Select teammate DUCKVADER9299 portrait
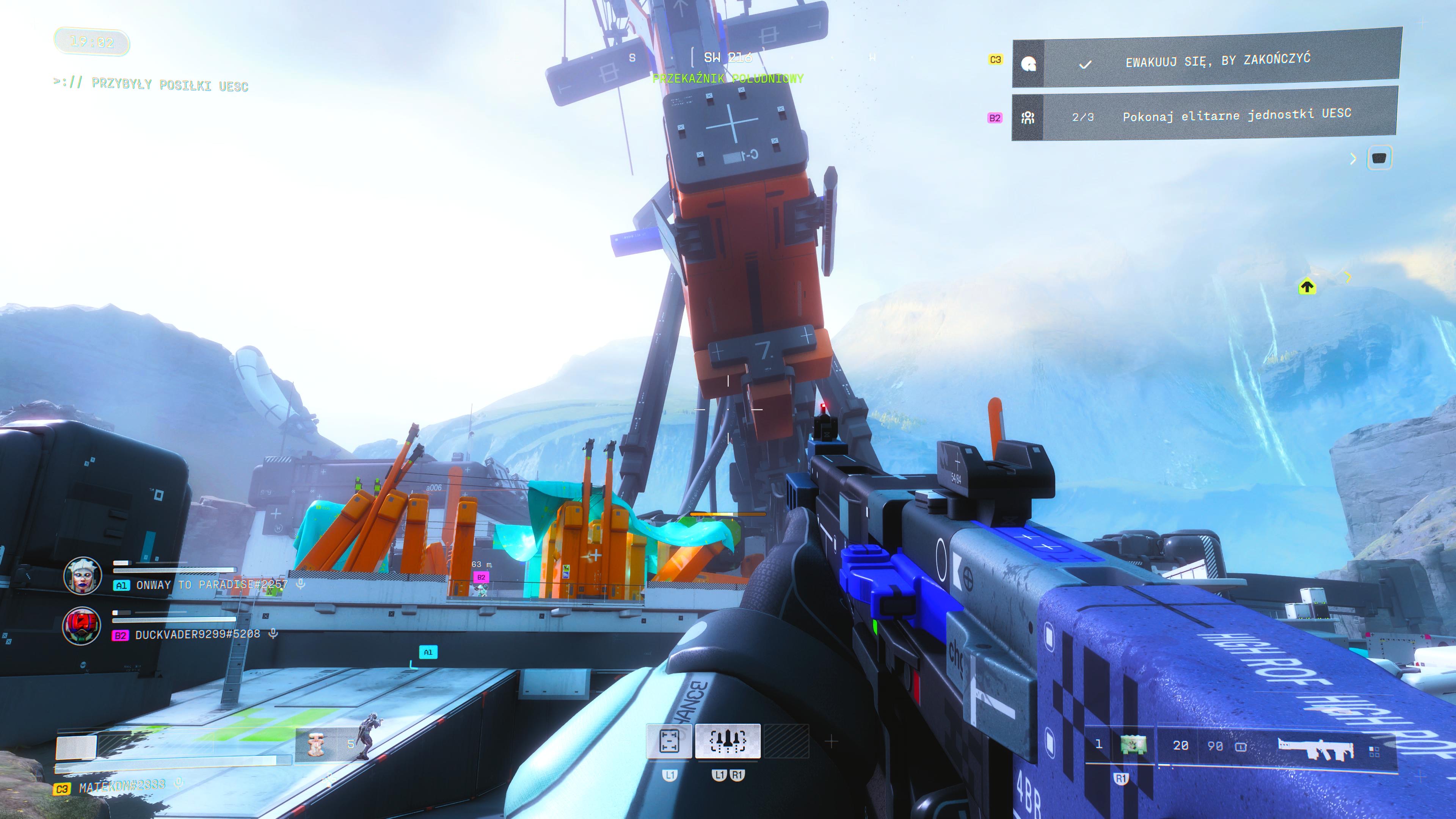Screen dimensions: 1456x819 coord(82,626)
